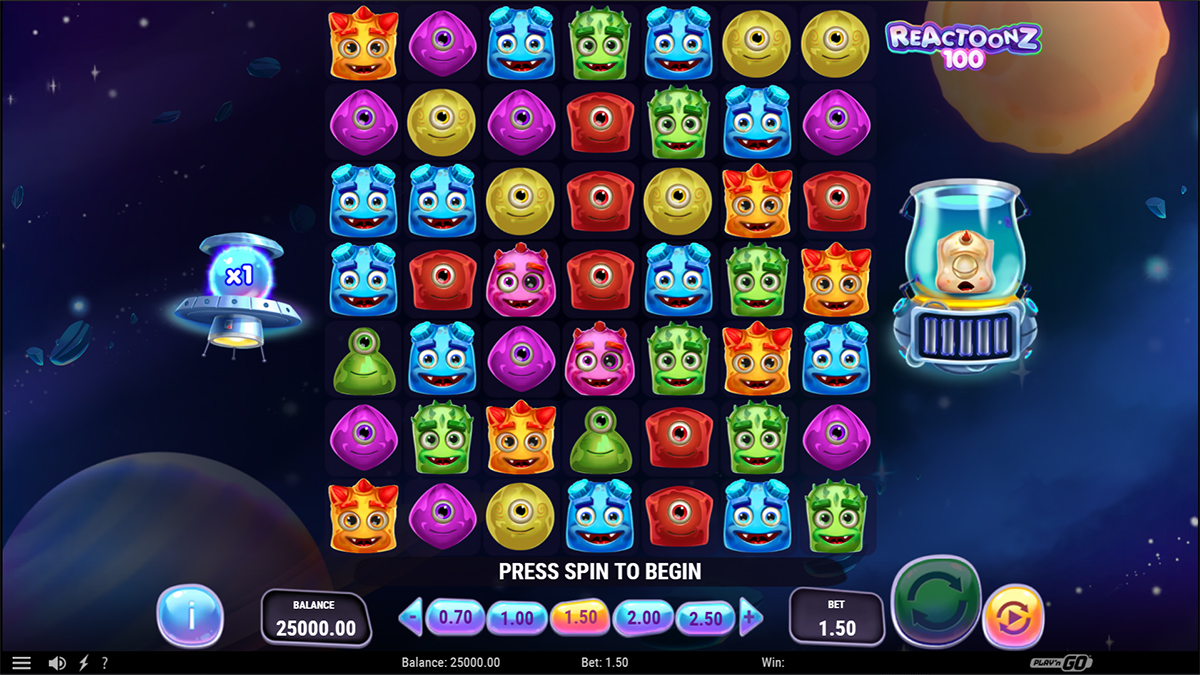This screenshot has width=1200, height=675.
Task: Spin the reels with the green button
Action: pyautogui.click(x=937, y=603)
